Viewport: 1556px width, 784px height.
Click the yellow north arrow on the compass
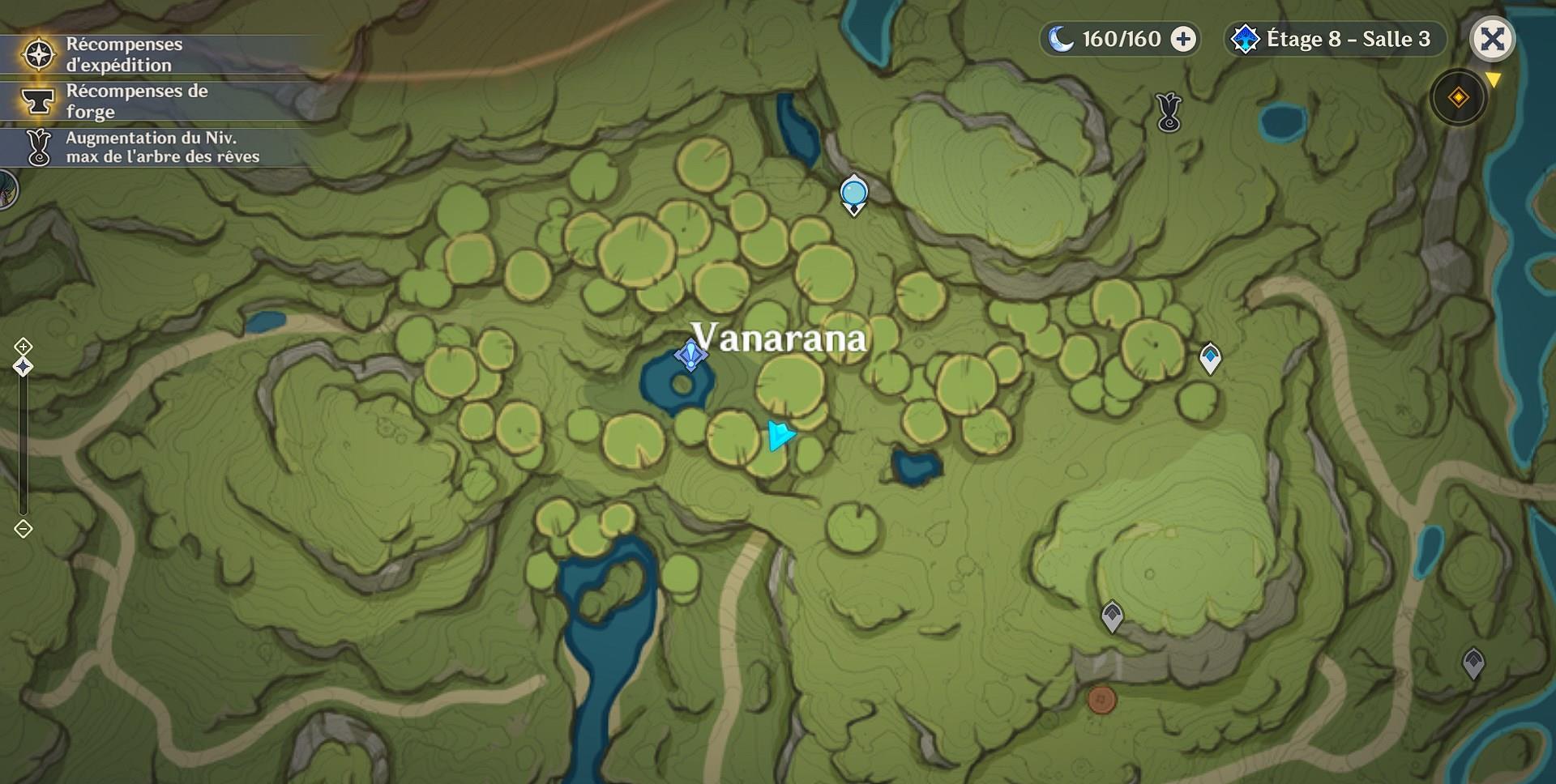click(1492, 79)
